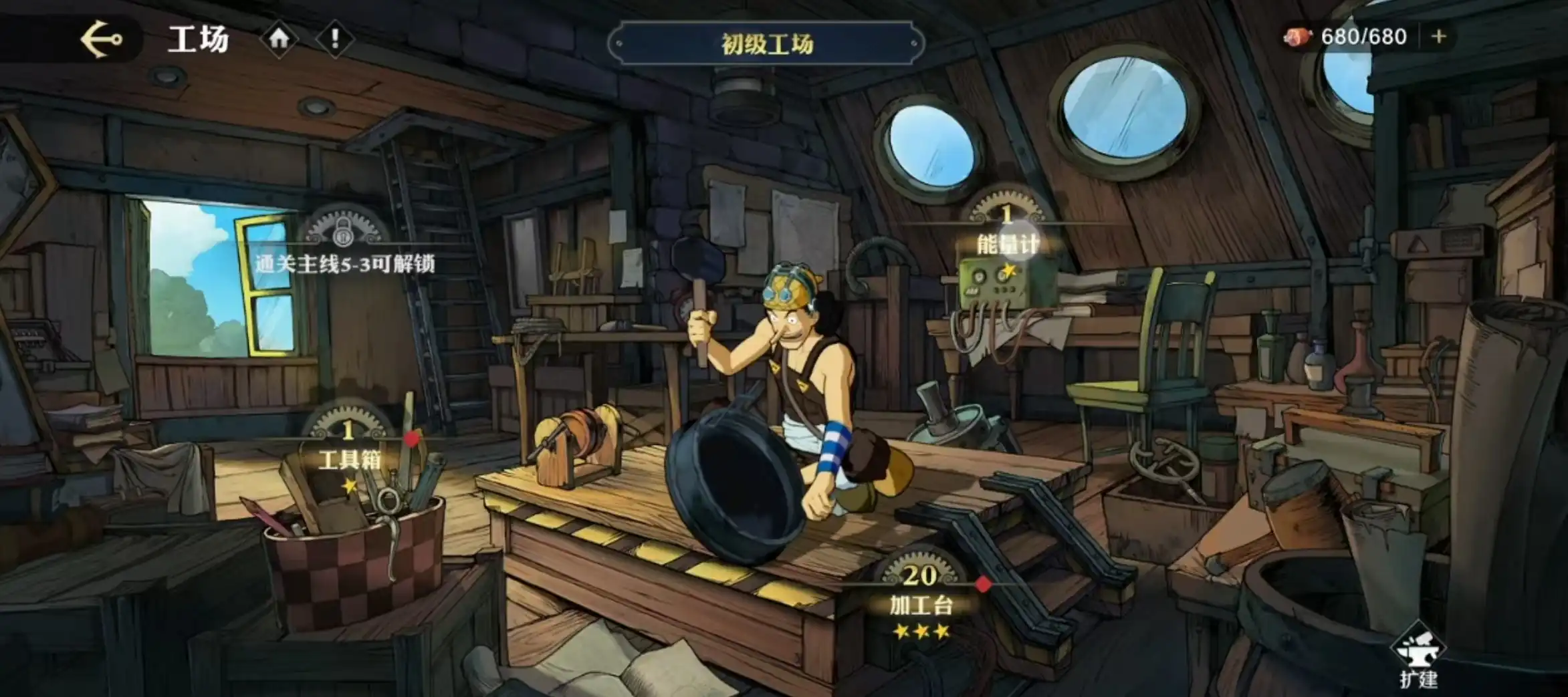Go back using the anchor arrow
1568x697 pixels.
tap(102, 39)
